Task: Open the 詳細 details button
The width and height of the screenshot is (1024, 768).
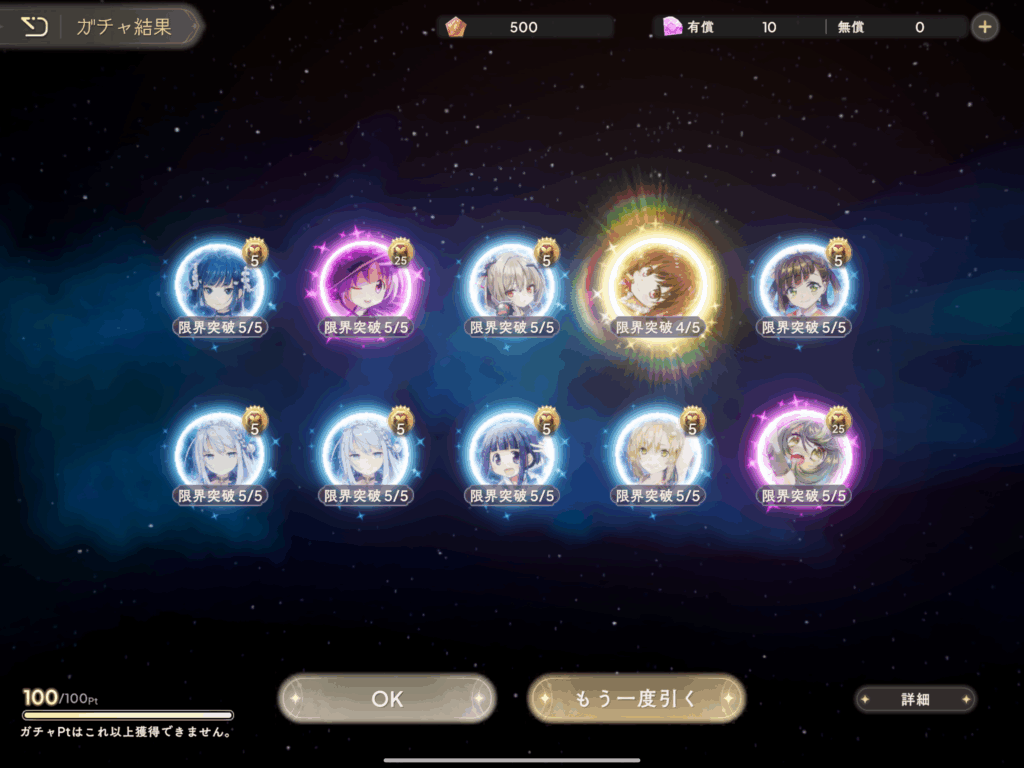Action: [915, 700]
